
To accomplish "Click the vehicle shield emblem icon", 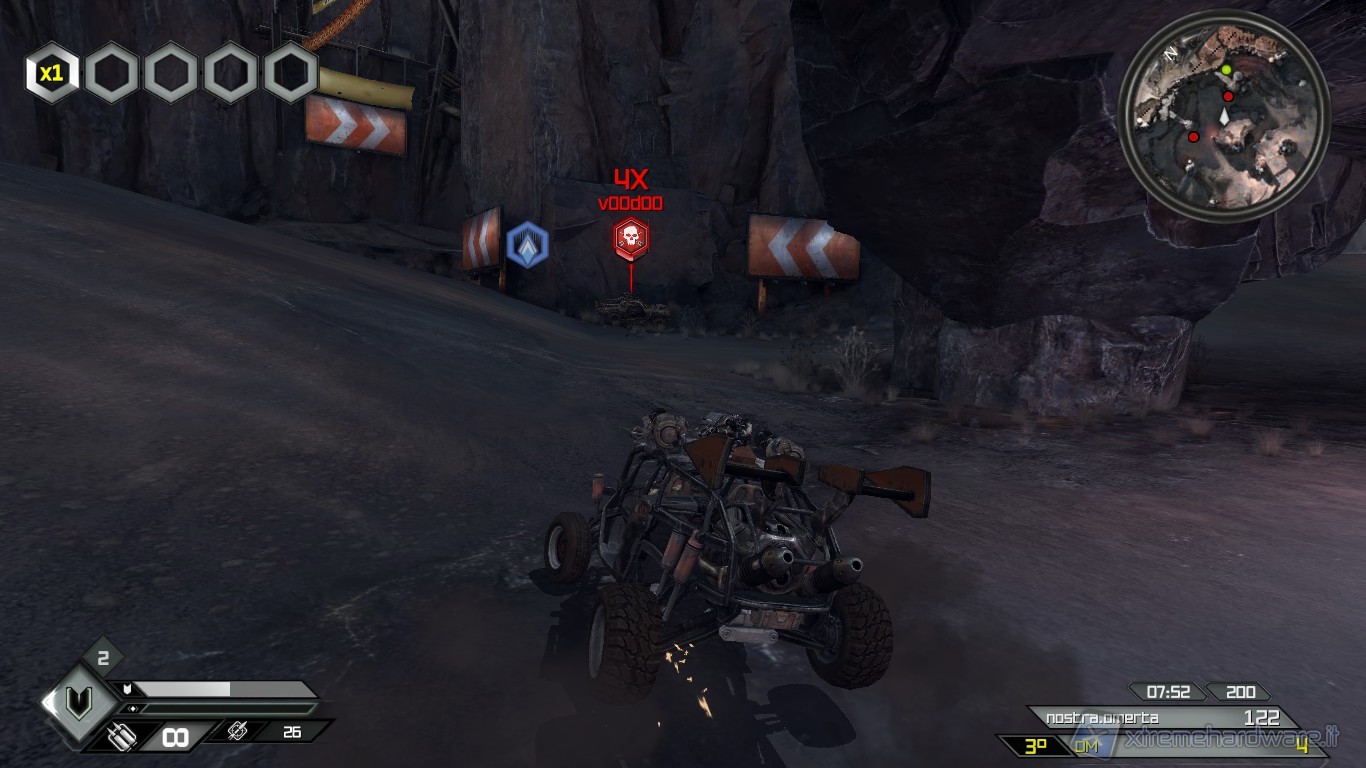I will click(77, 704).
